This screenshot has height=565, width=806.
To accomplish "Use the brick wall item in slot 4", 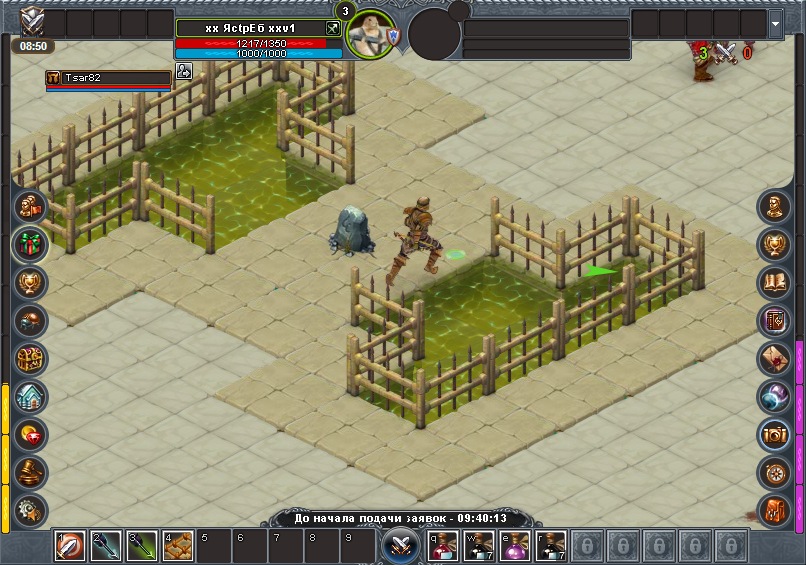I will coord(178,546).
